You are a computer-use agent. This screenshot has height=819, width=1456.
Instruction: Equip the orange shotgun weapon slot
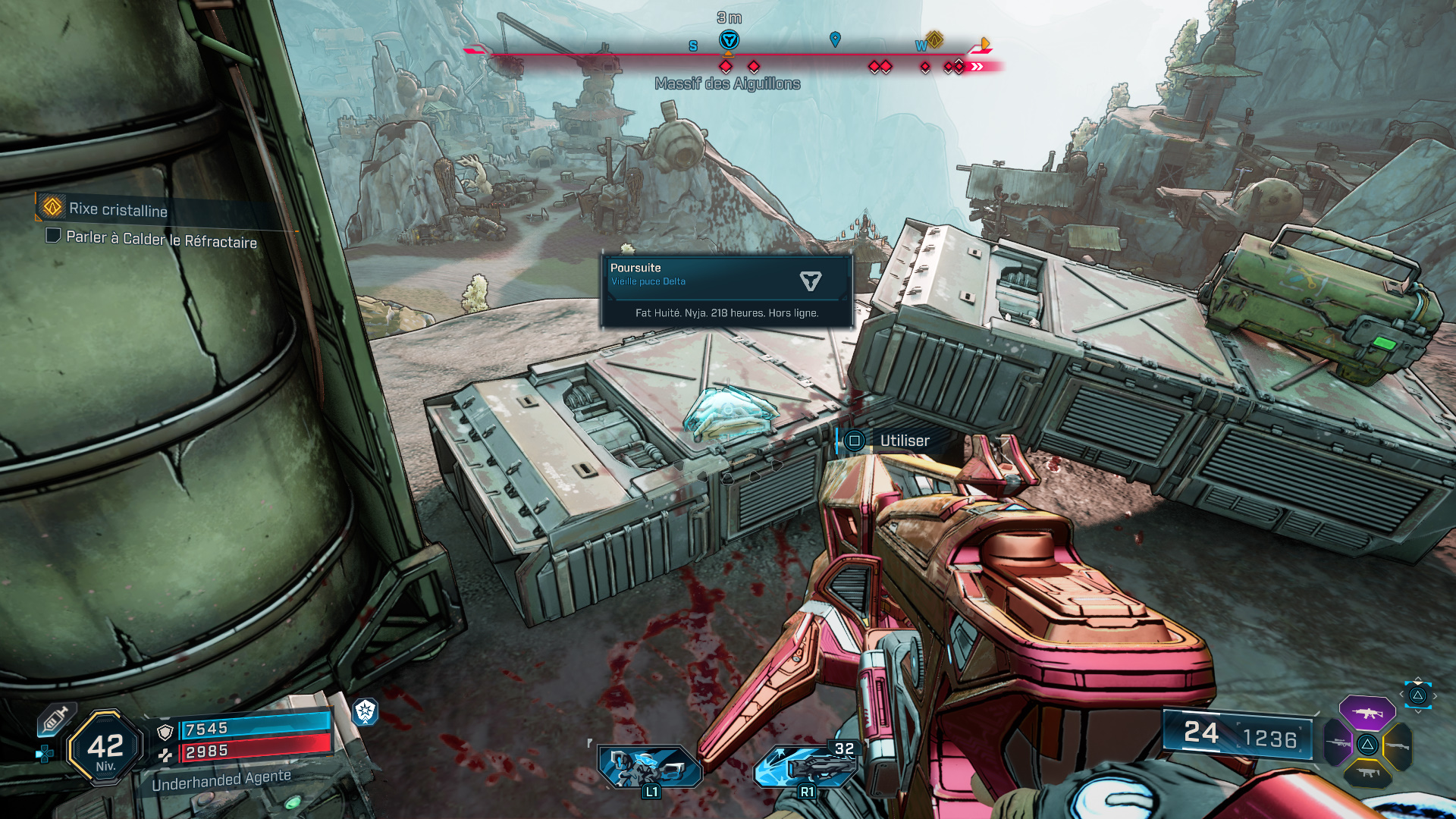(x=1397, y=746)
